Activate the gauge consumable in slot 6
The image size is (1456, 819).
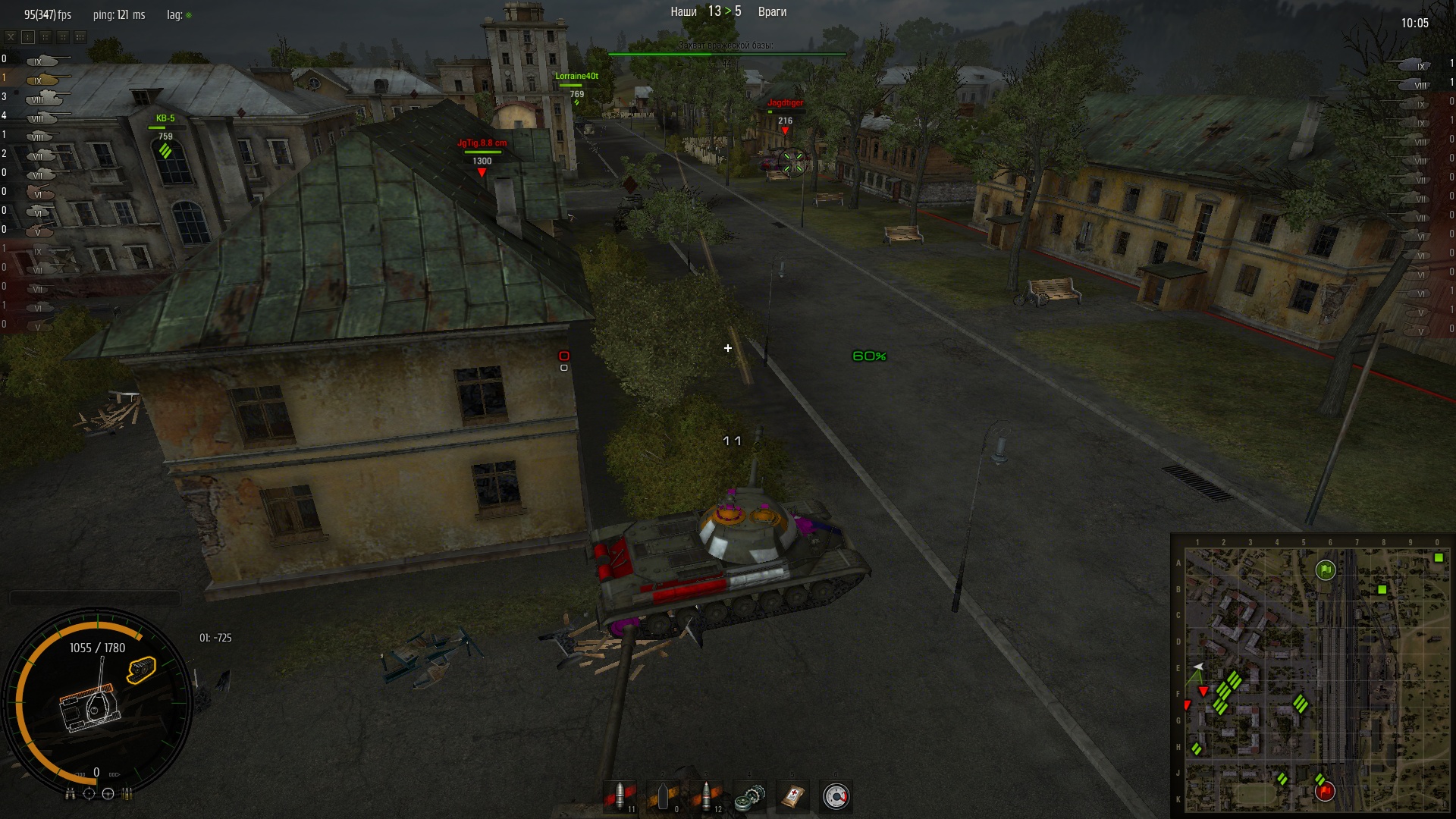(x=836, y=796)
